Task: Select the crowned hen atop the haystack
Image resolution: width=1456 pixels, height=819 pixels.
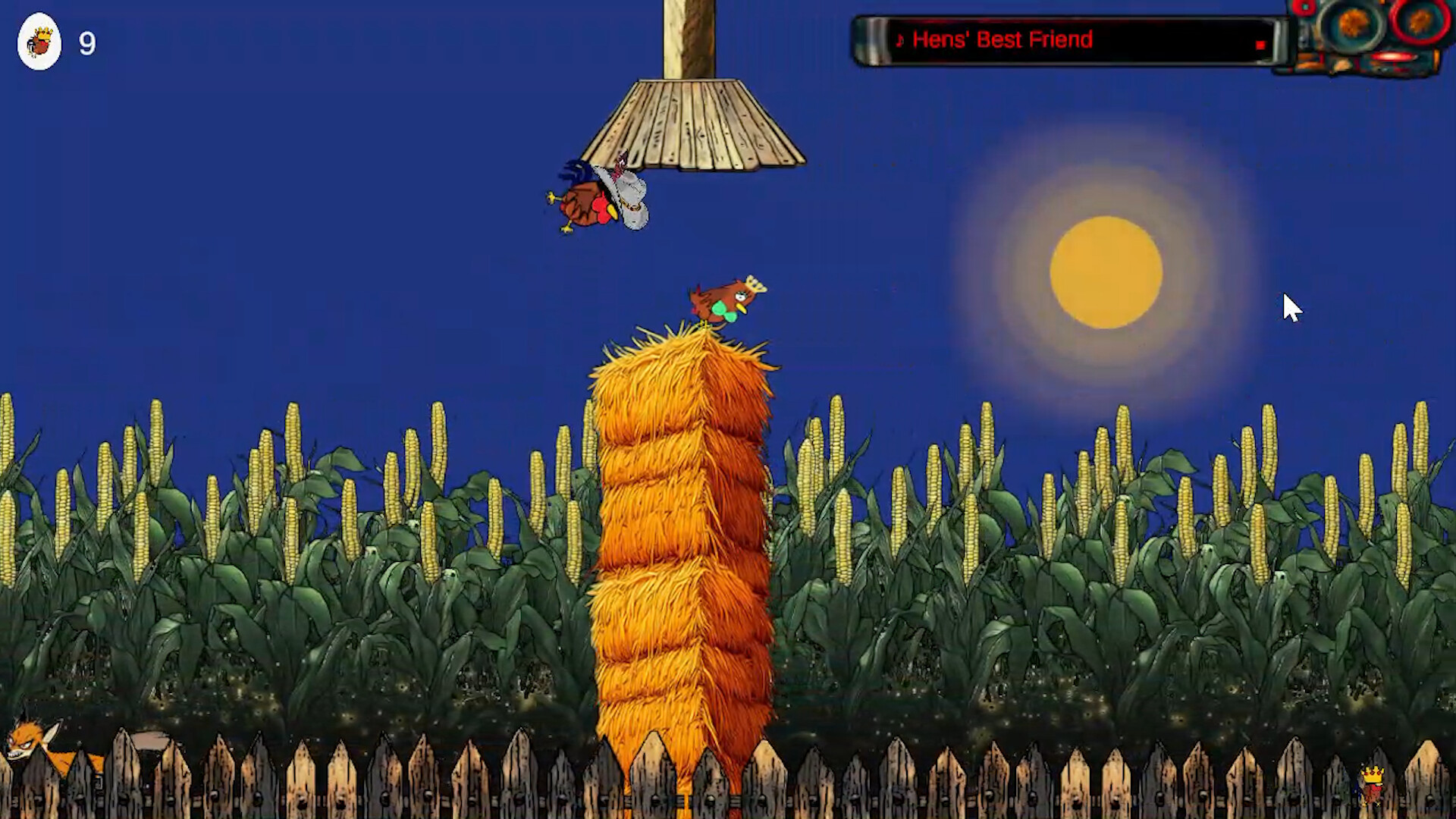Action: pos(724,300)
